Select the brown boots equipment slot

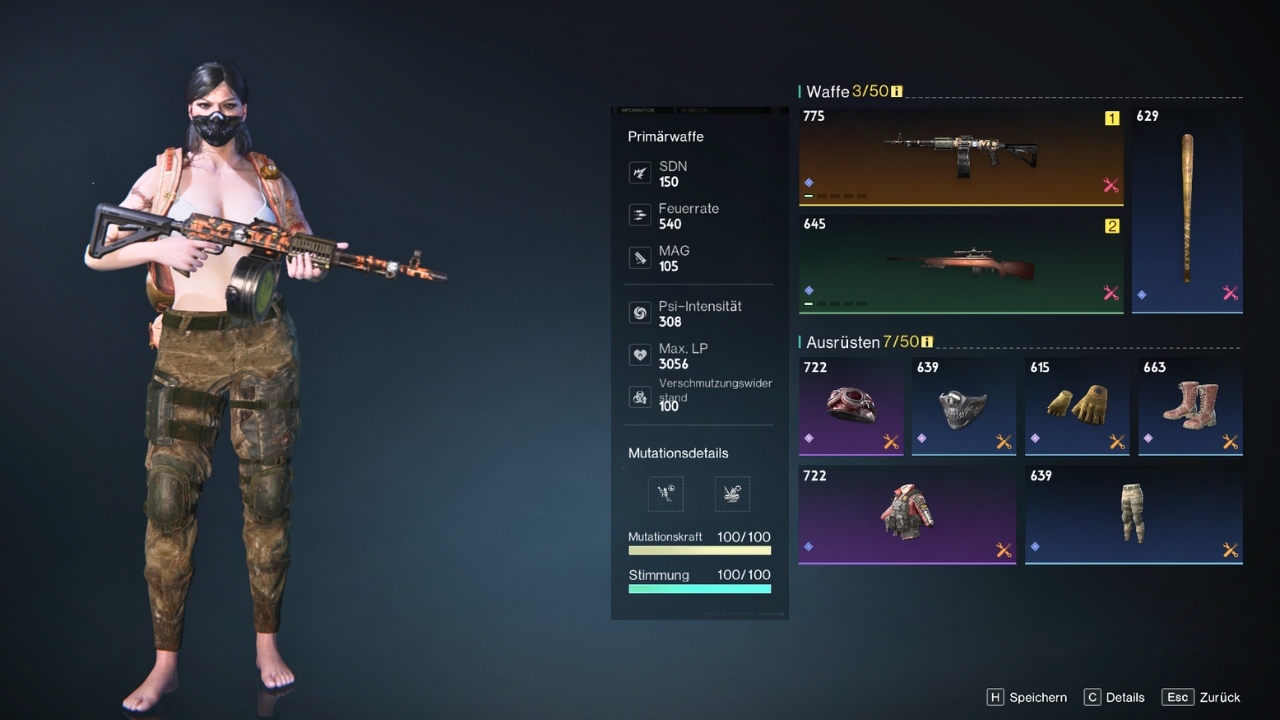(x=1190, y=405)
